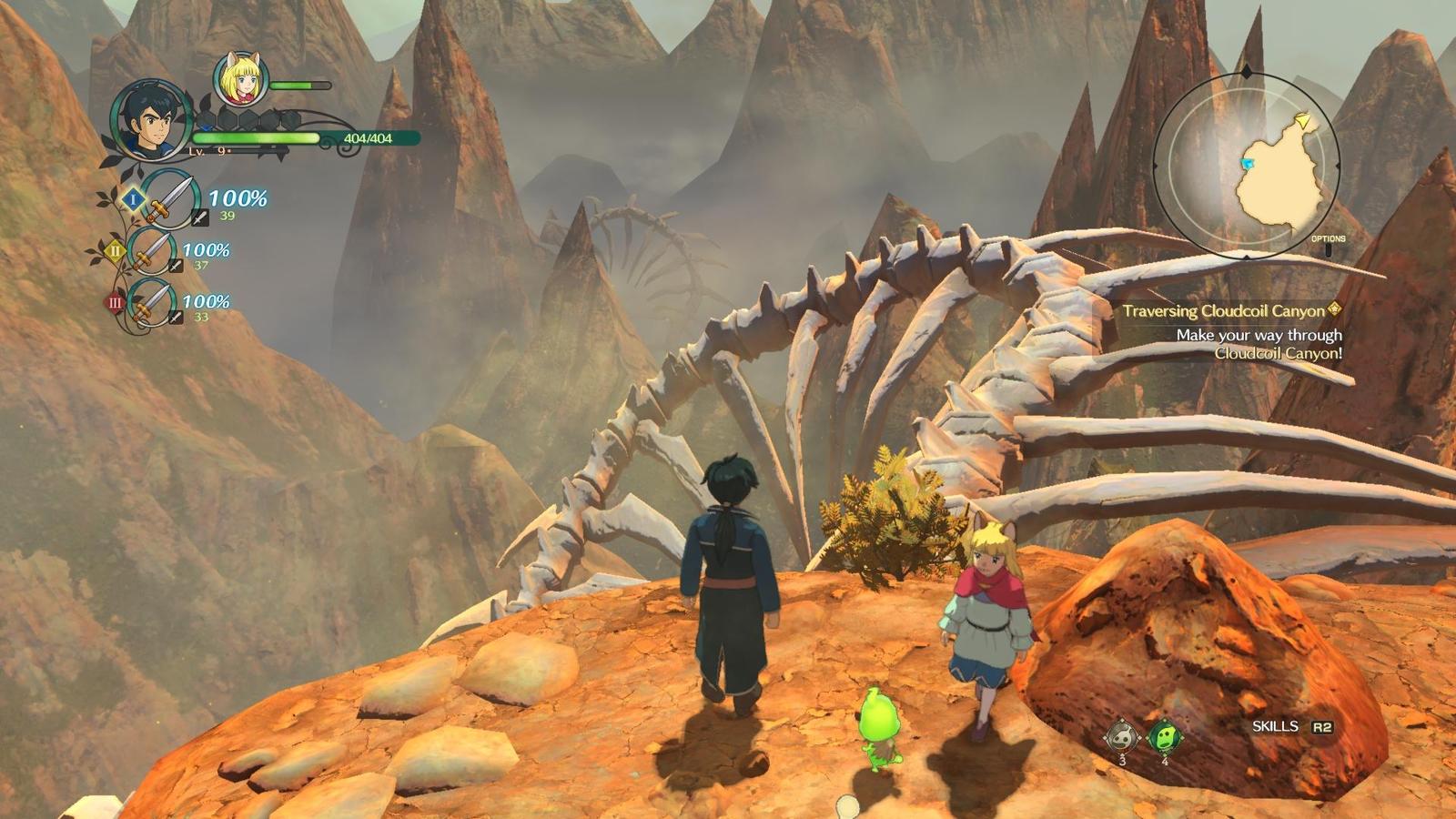
Task: Select Tani's blonde party member portrait
Action: 240,80
